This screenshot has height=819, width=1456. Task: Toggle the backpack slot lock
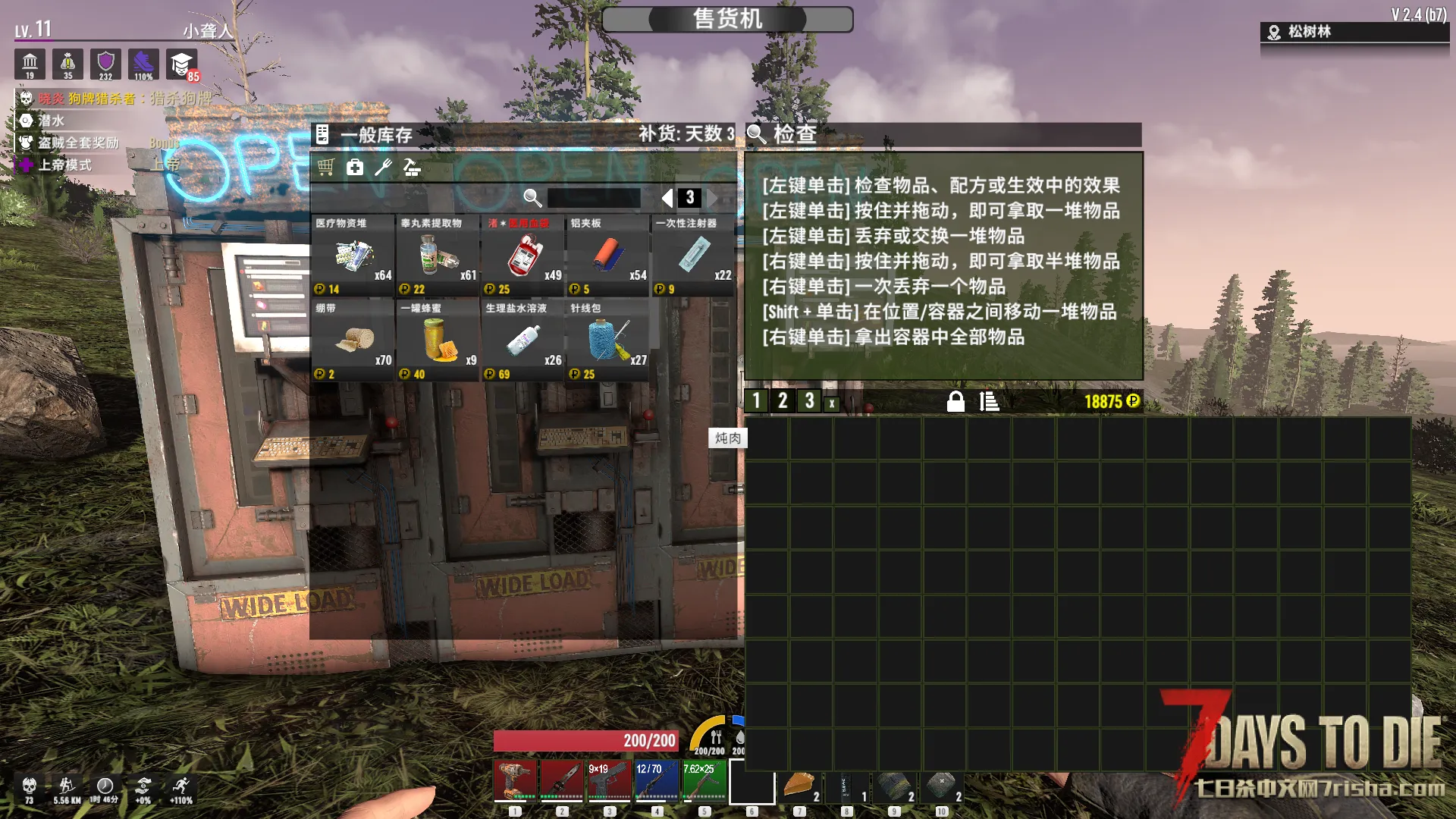955,401
